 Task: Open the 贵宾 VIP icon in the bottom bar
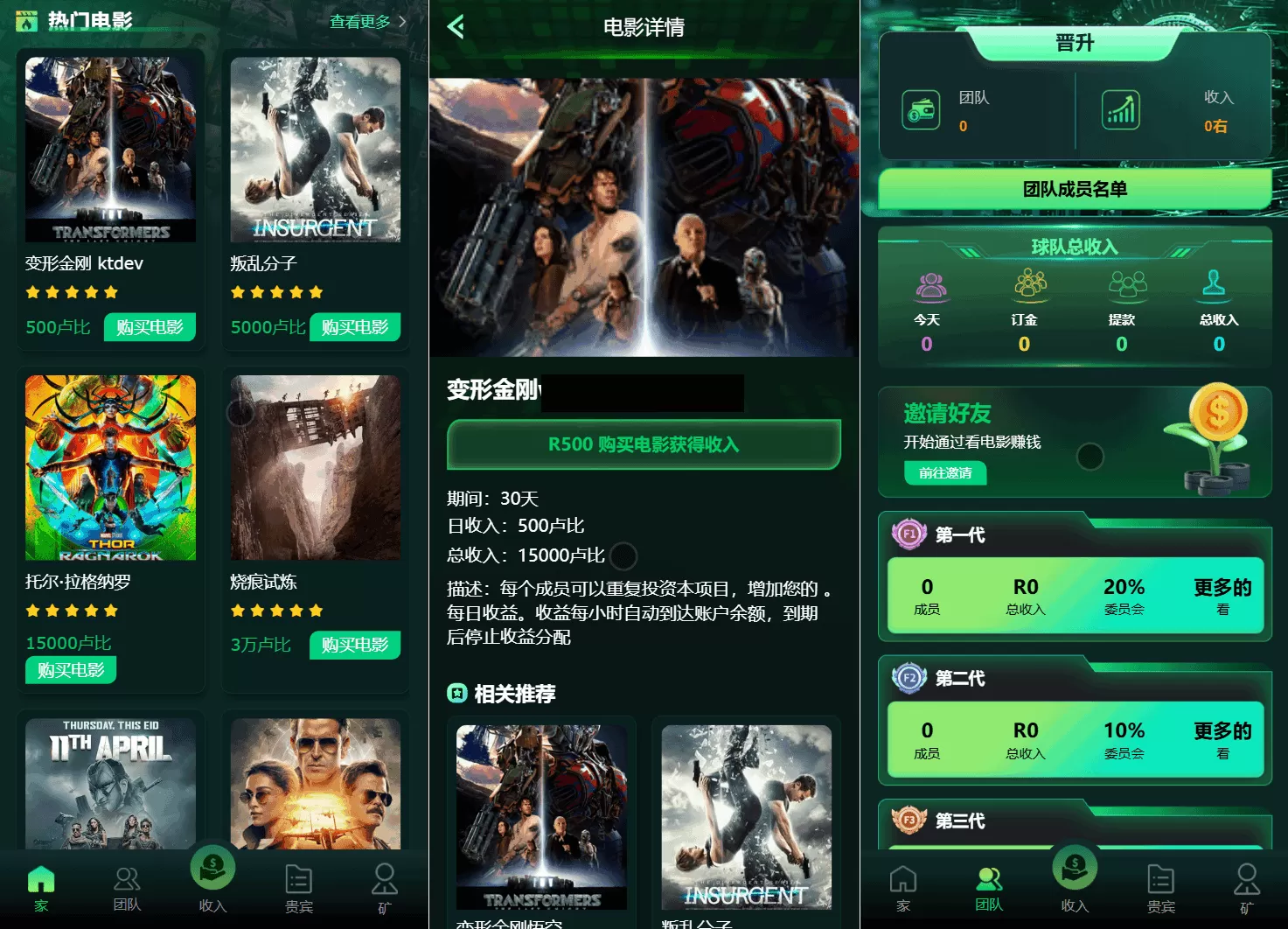(x=298, y=879)
